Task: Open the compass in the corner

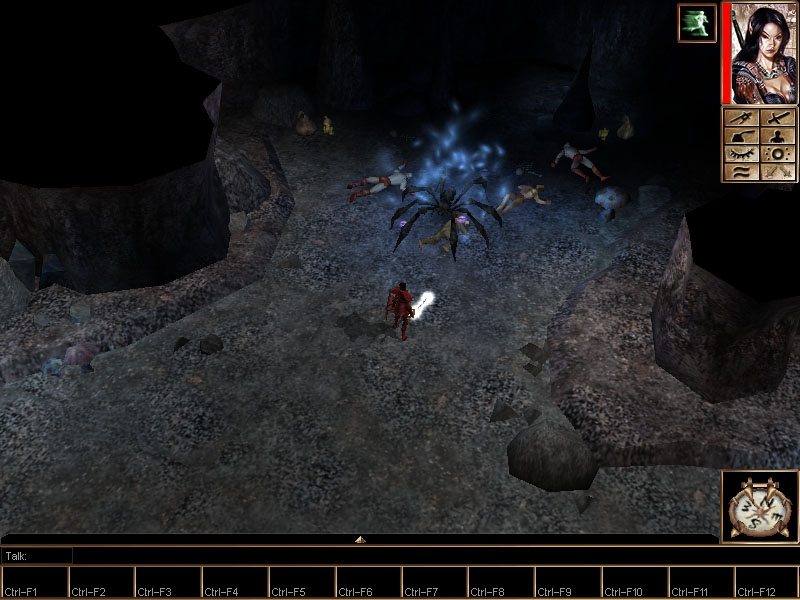Action: coord(759,507)
